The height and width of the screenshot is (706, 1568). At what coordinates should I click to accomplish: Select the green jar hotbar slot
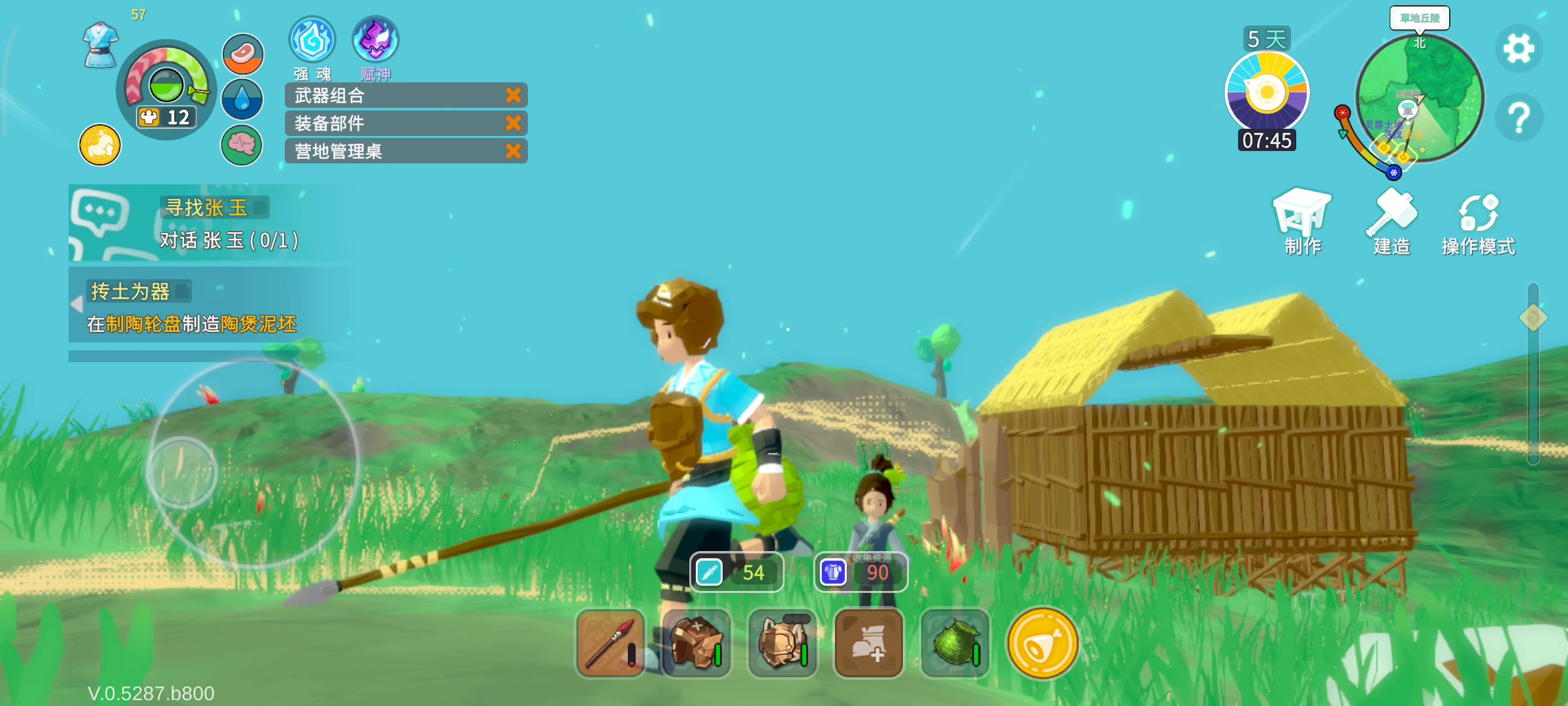955,643
